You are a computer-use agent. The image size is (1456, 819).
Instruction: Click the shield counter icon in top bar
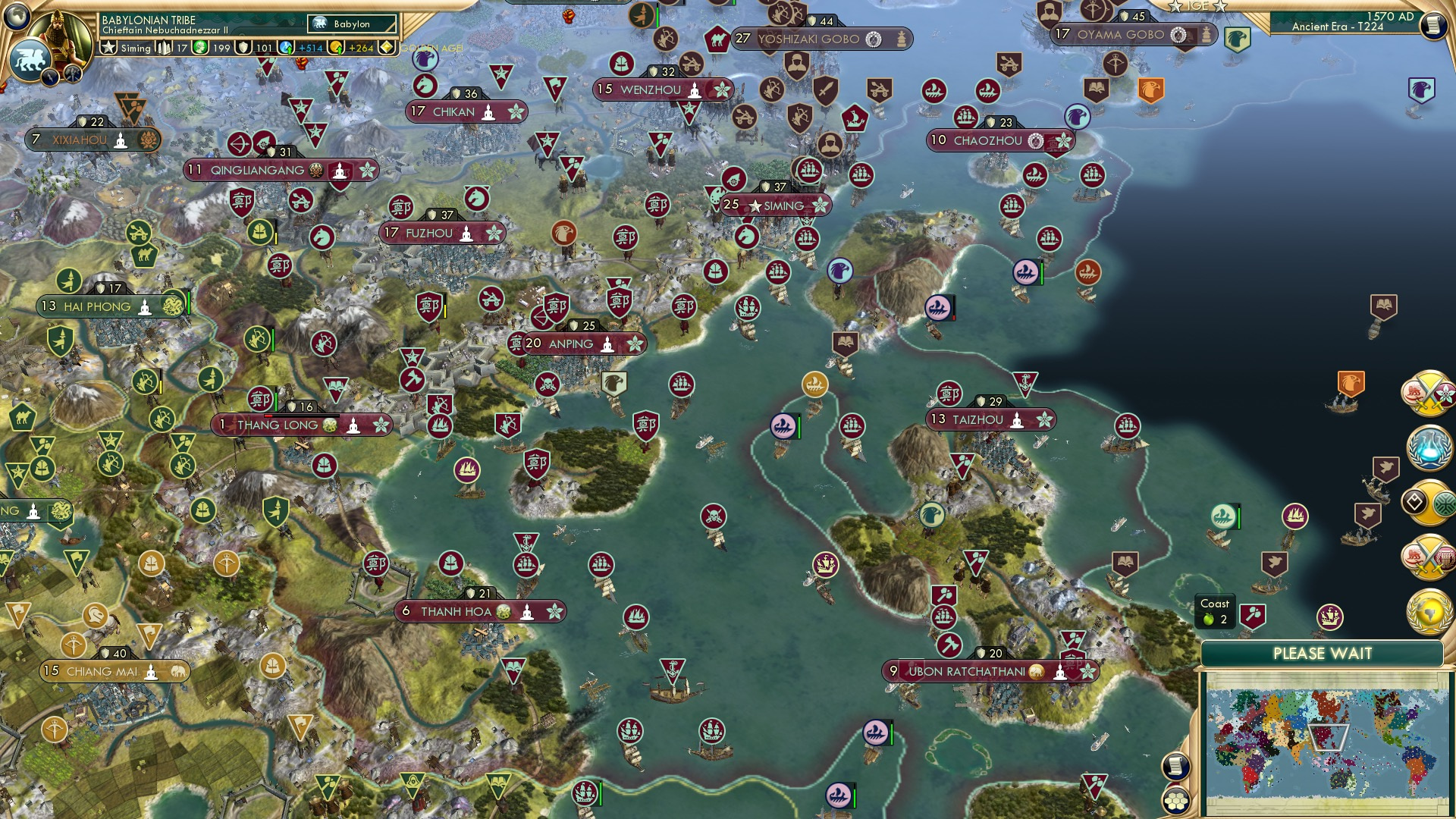(x=244, y=47)
